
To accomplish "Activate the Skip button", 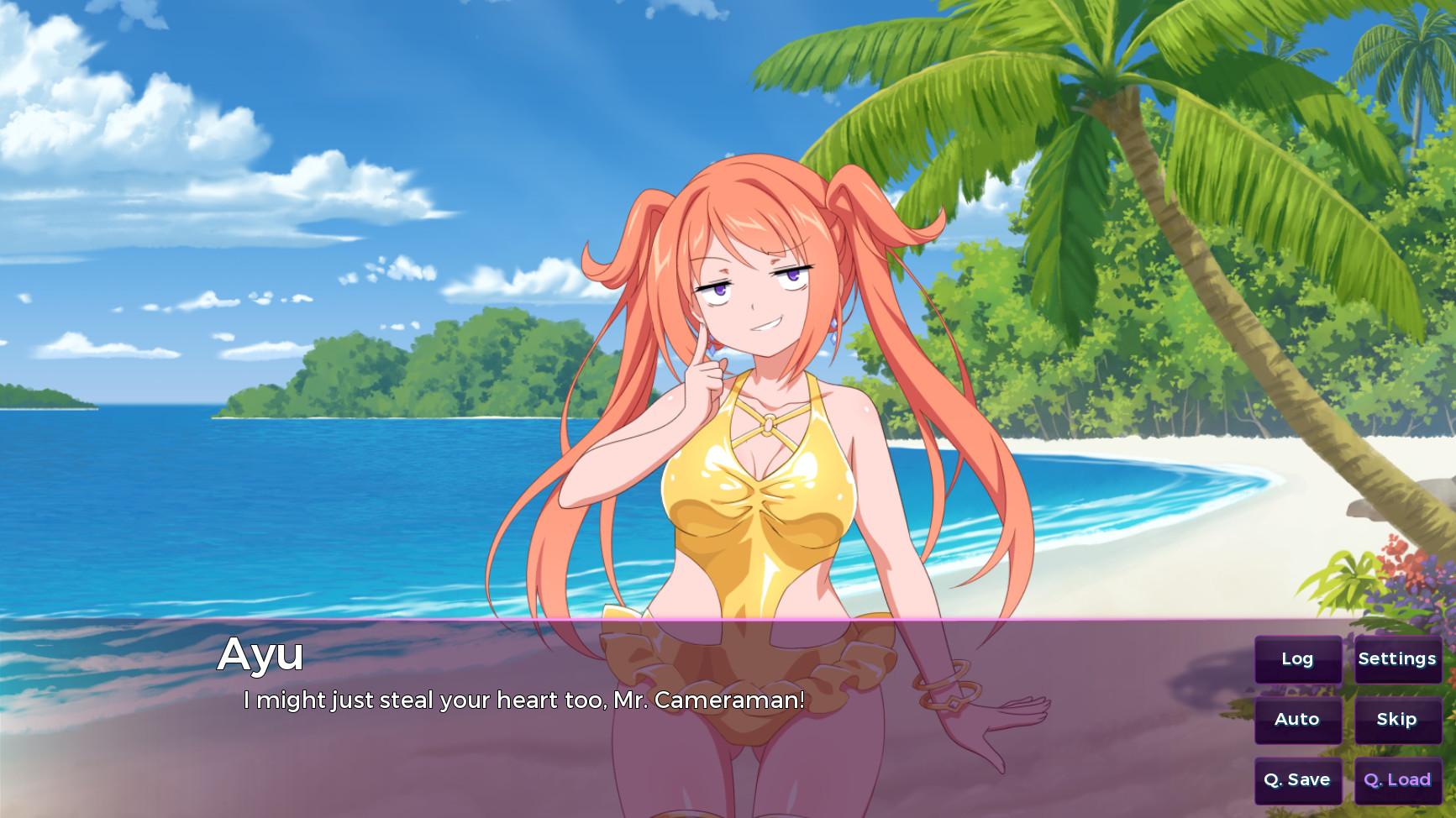I will point(1397,720).
